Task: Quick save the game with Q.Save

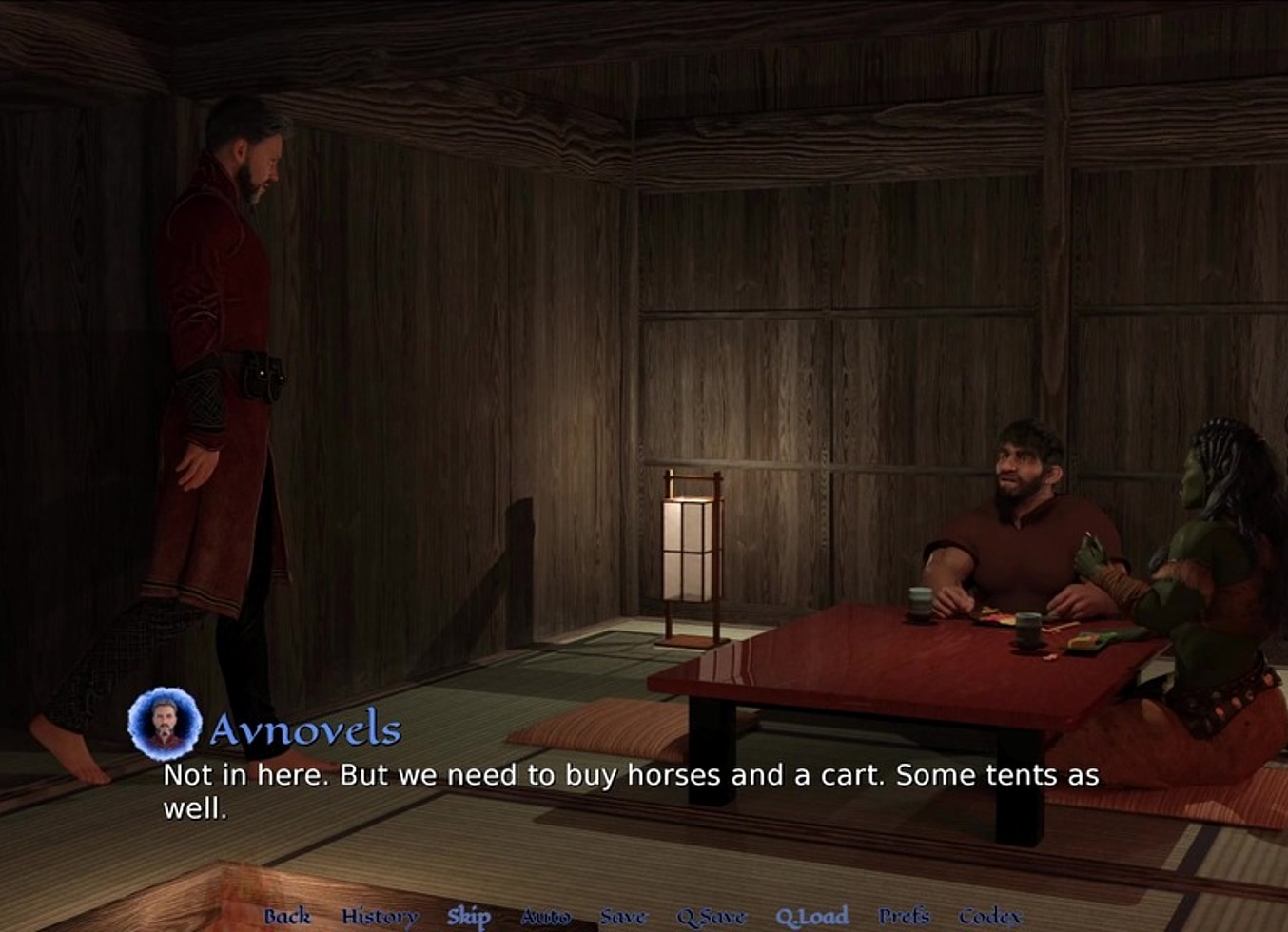Action: point(712,916)
